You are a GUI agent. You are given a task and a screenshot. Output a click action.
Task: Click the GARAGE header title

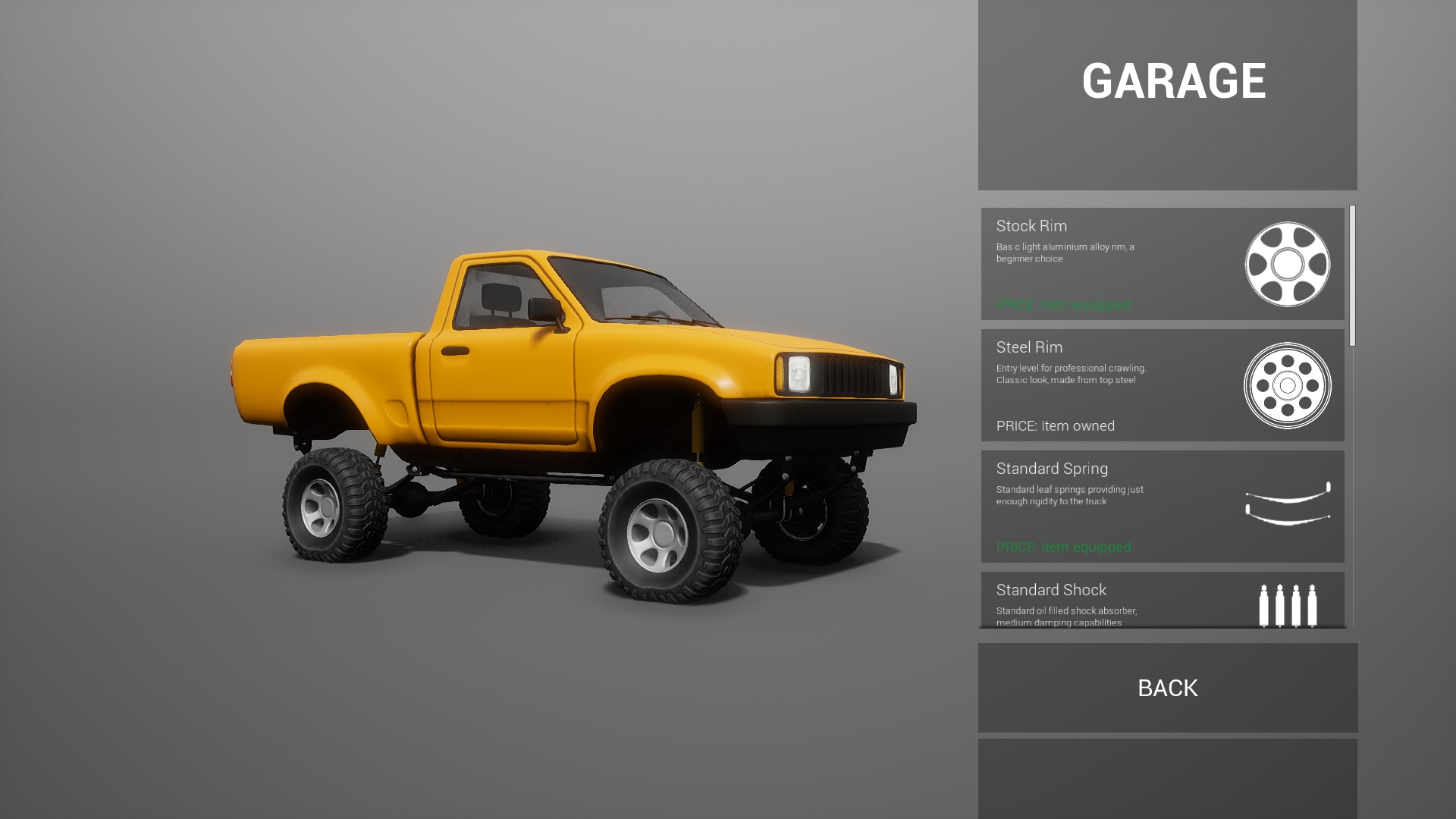click(x=1175, y=79)
